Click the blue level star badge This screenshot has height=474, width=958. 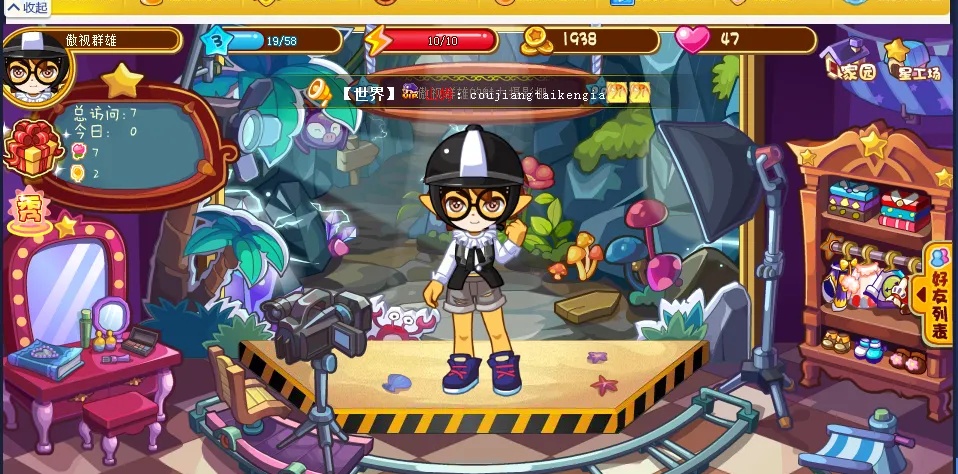coord(217,41)
